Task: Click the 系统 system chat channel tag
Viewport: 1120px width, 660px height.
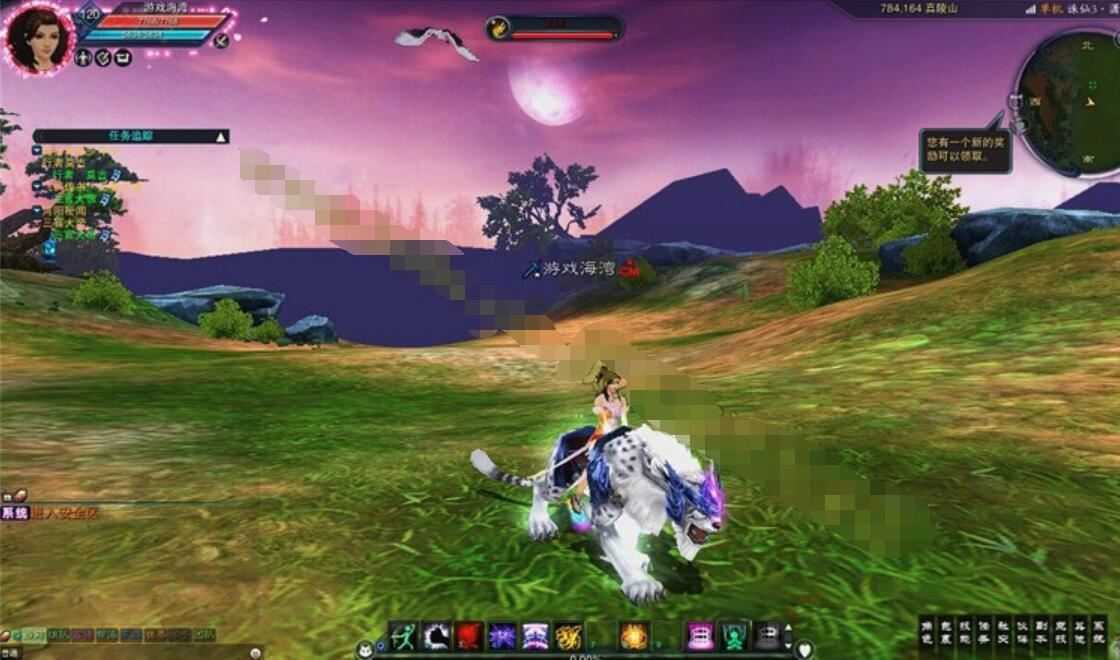Action: [14, 513]
